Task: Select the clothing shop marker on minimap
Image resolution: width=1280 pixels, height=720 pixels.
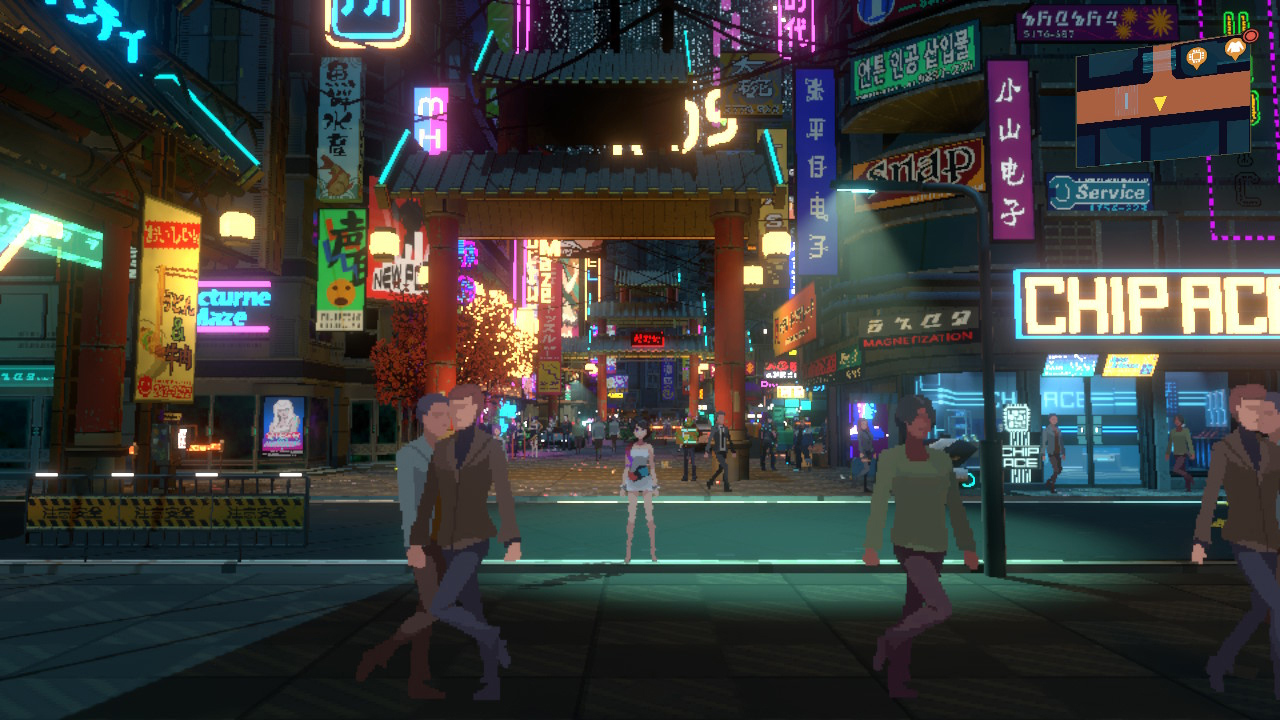Action: pyautogui.click(x=1236, y=47)
